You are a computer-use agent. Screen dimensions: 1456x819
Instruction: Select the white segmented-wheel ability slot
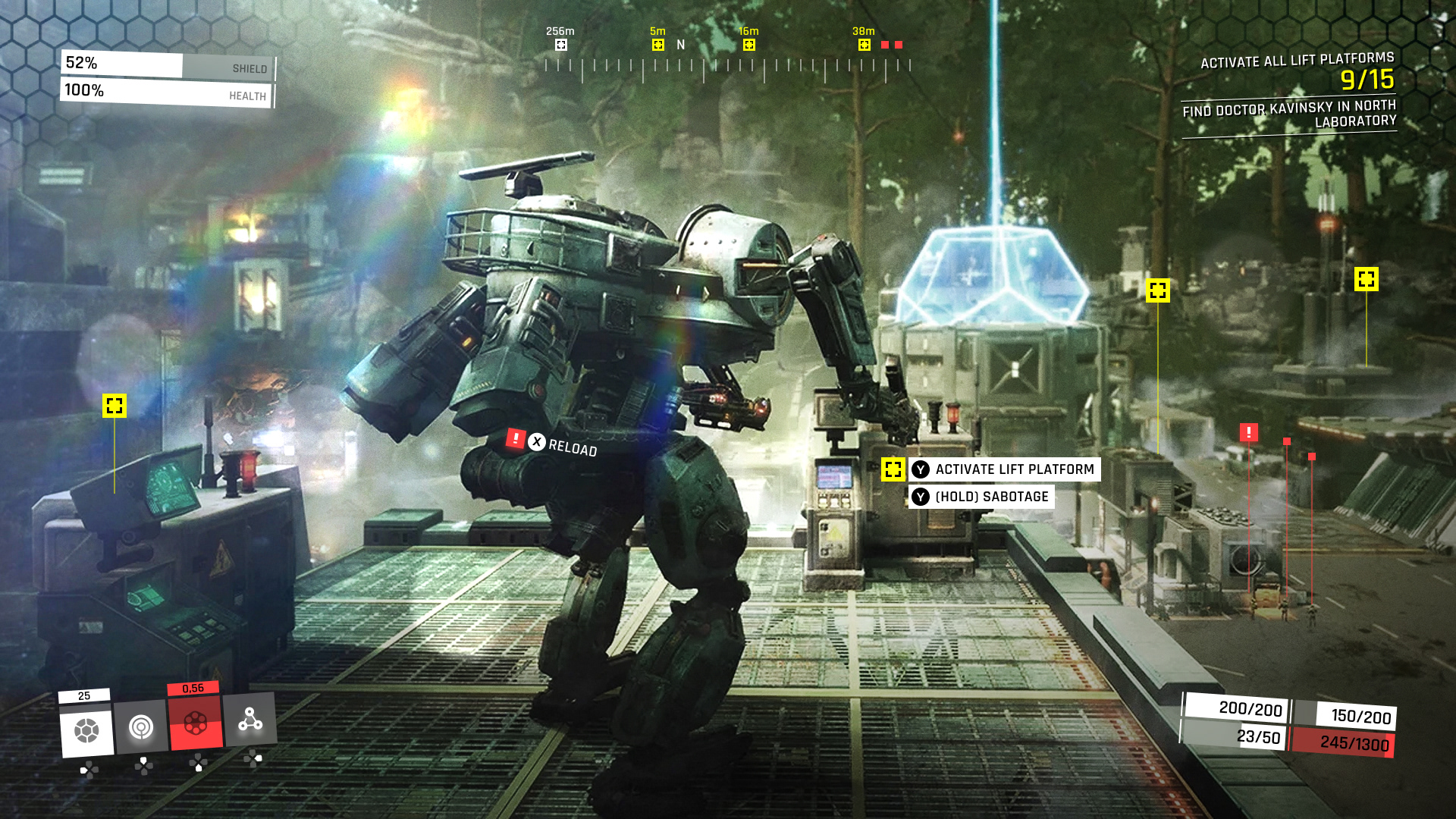(x=86, y=730)
